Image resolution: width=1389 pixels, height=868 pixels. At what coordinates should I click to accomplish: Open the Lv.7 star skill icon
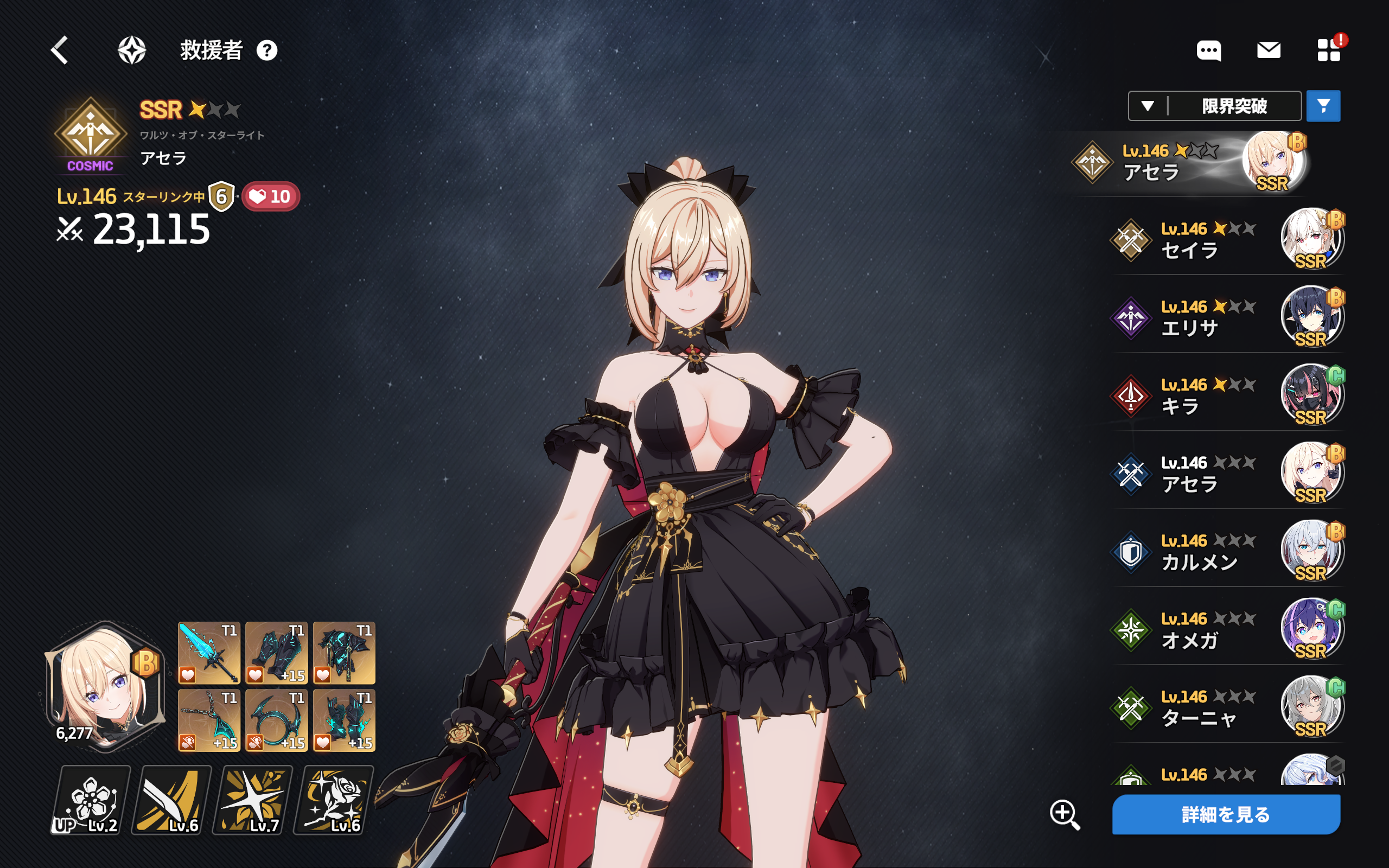click(x=253, y=800)
